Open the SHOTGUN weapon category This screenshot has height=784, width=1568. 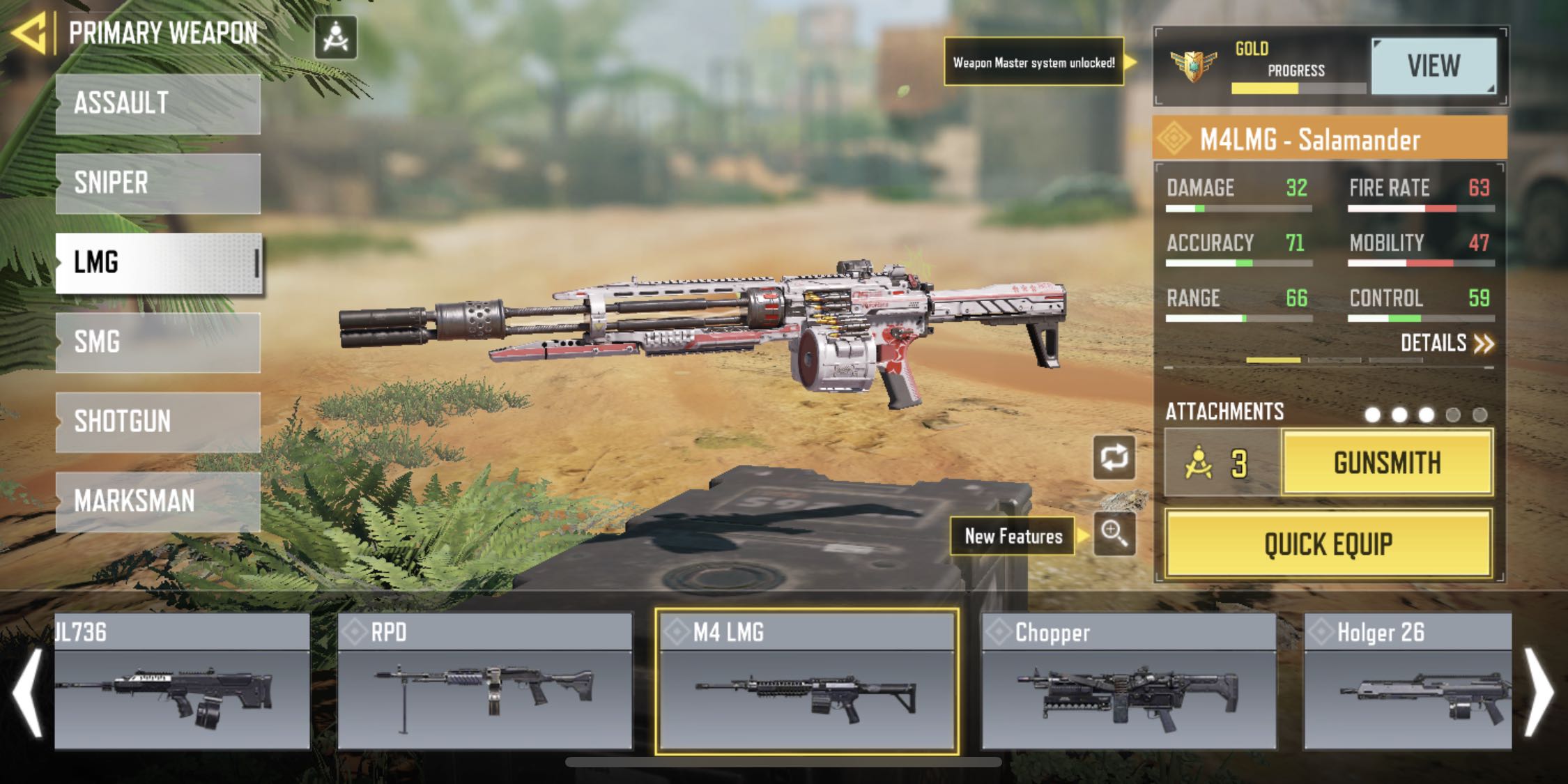pos(157,422)
